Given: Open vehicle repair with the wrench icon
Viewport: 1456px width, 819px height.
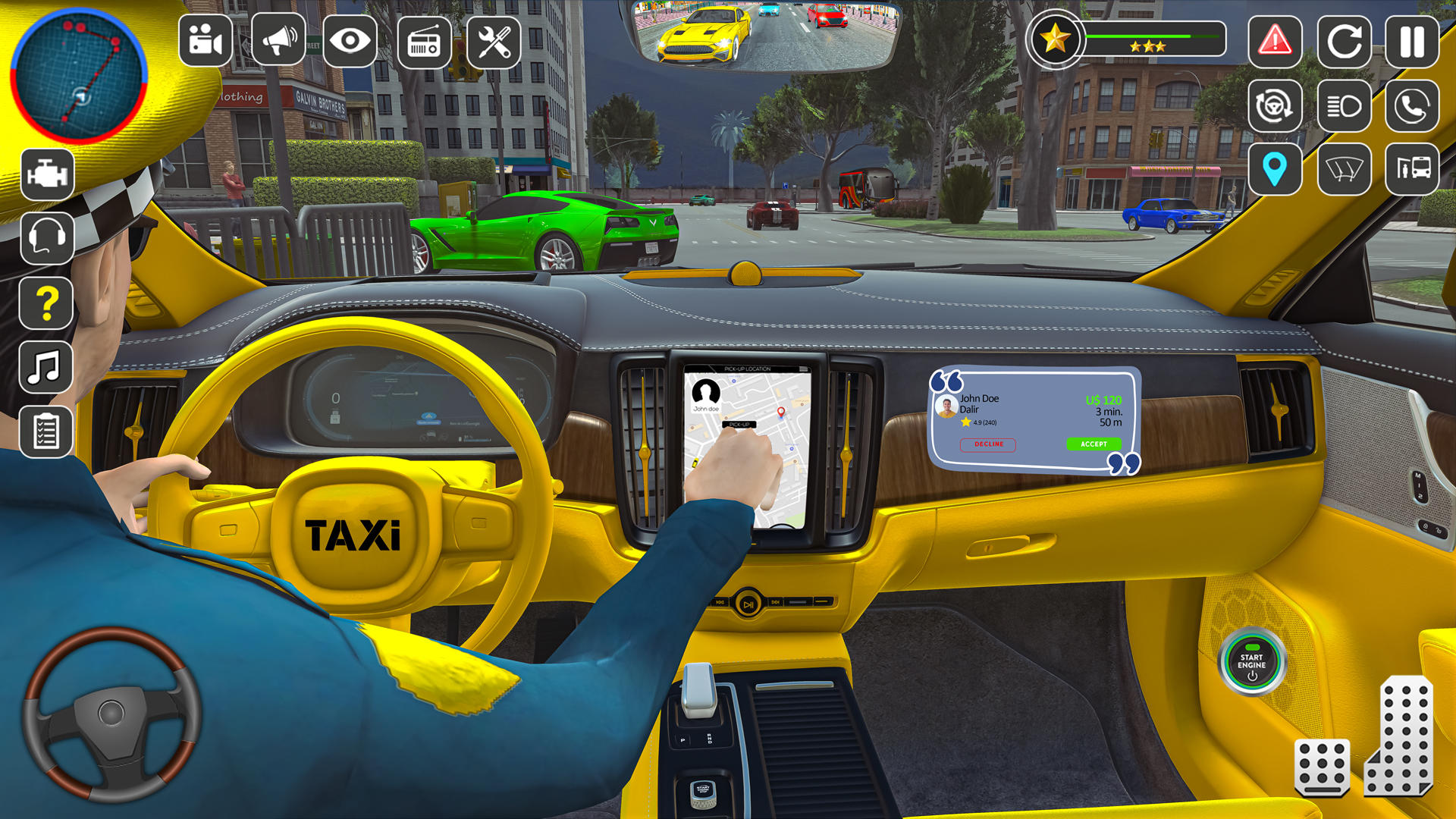Looking at the screenshot, I should coord(497,40).
